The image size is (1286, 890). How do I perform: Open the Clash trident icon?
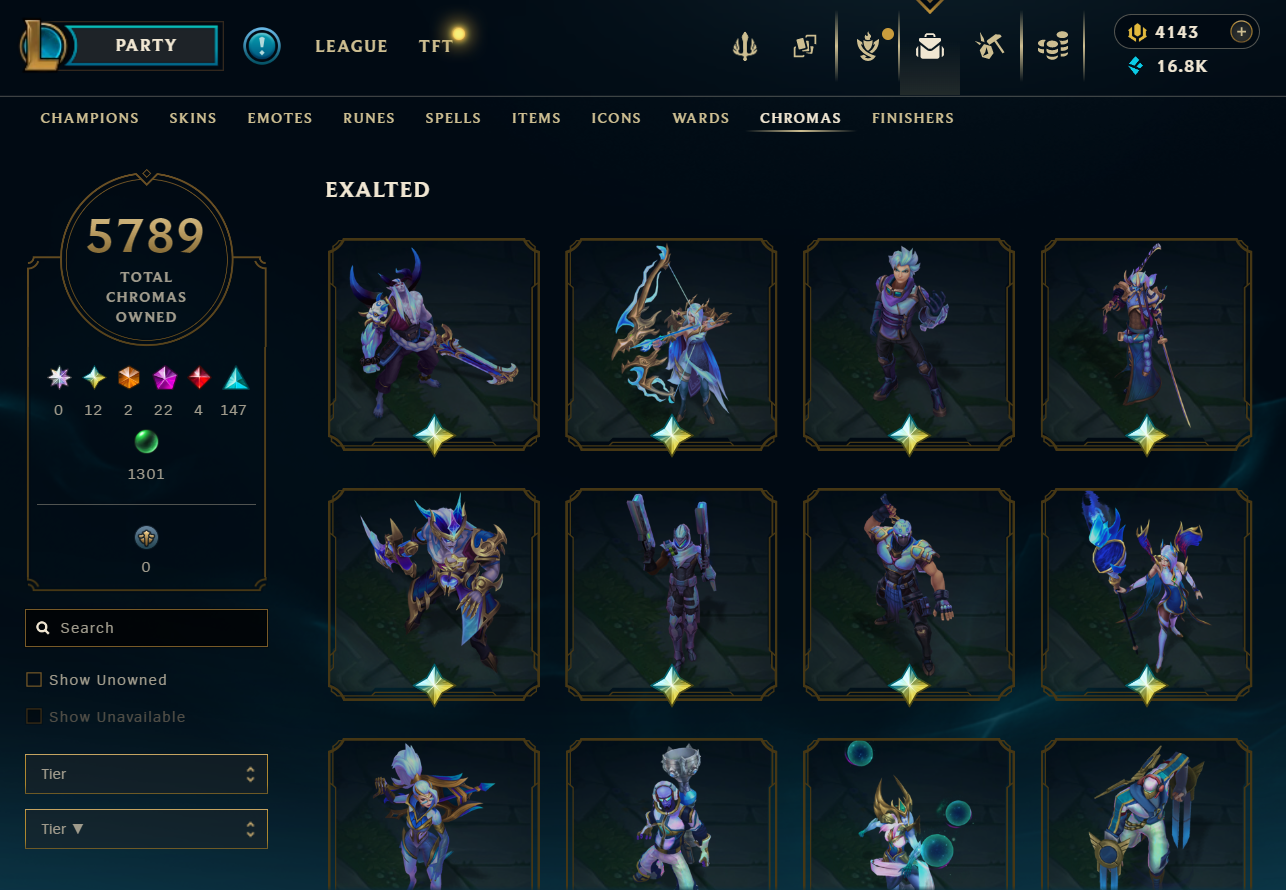point(744,44)
